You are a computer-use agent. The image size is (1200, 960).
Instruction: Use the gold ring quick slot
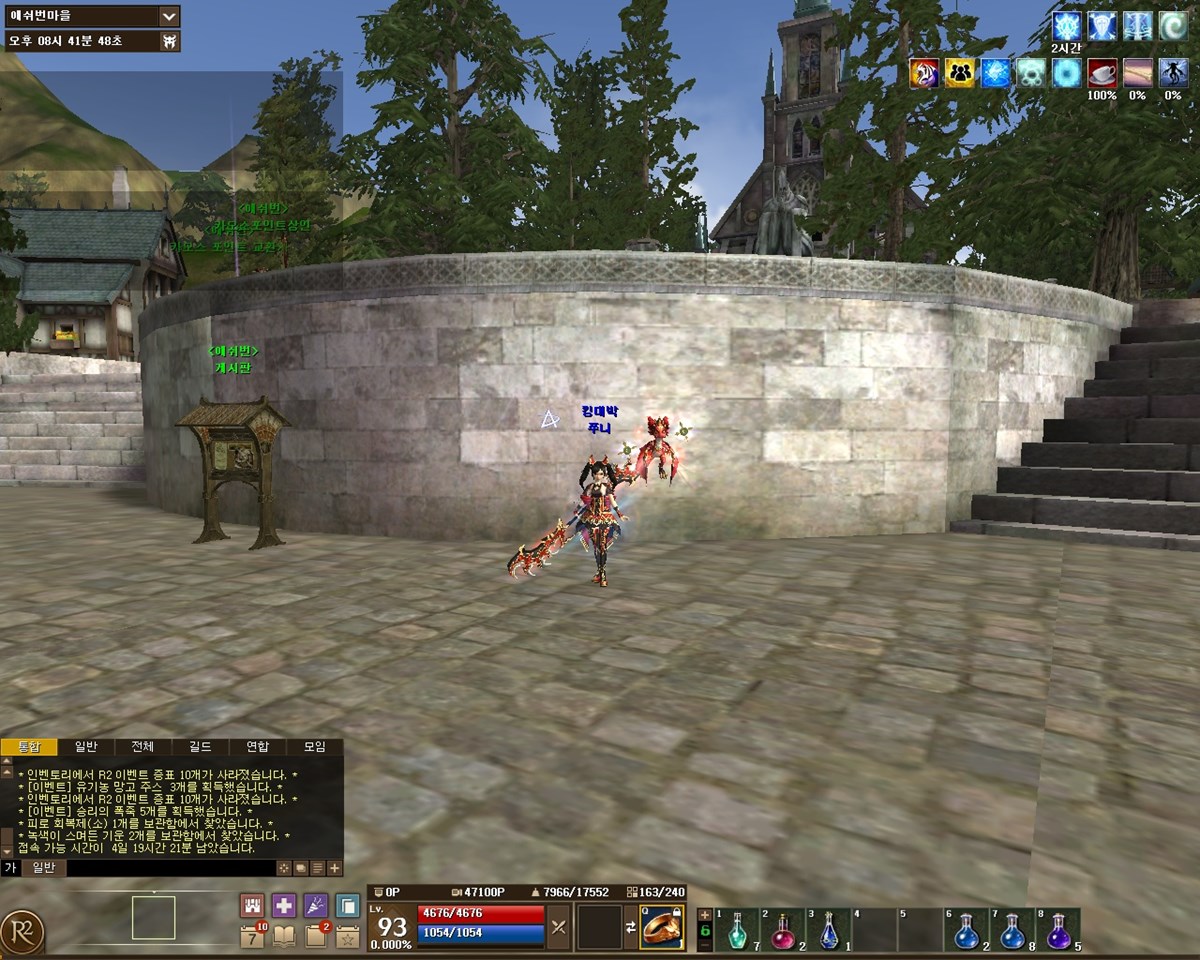[662, 928]
